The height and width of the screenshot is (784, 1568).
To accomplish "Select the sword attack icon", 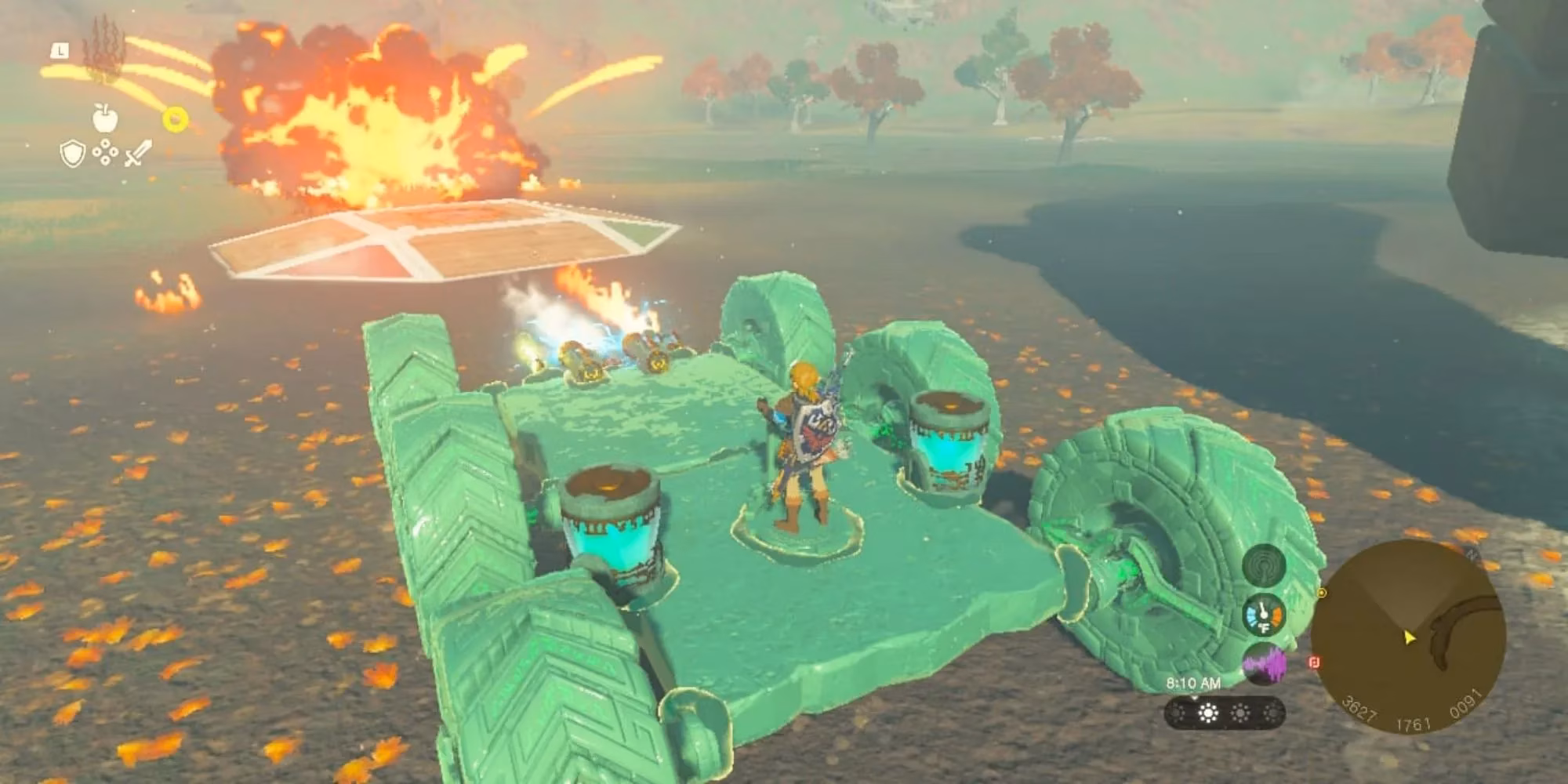I will pos(139,153).
